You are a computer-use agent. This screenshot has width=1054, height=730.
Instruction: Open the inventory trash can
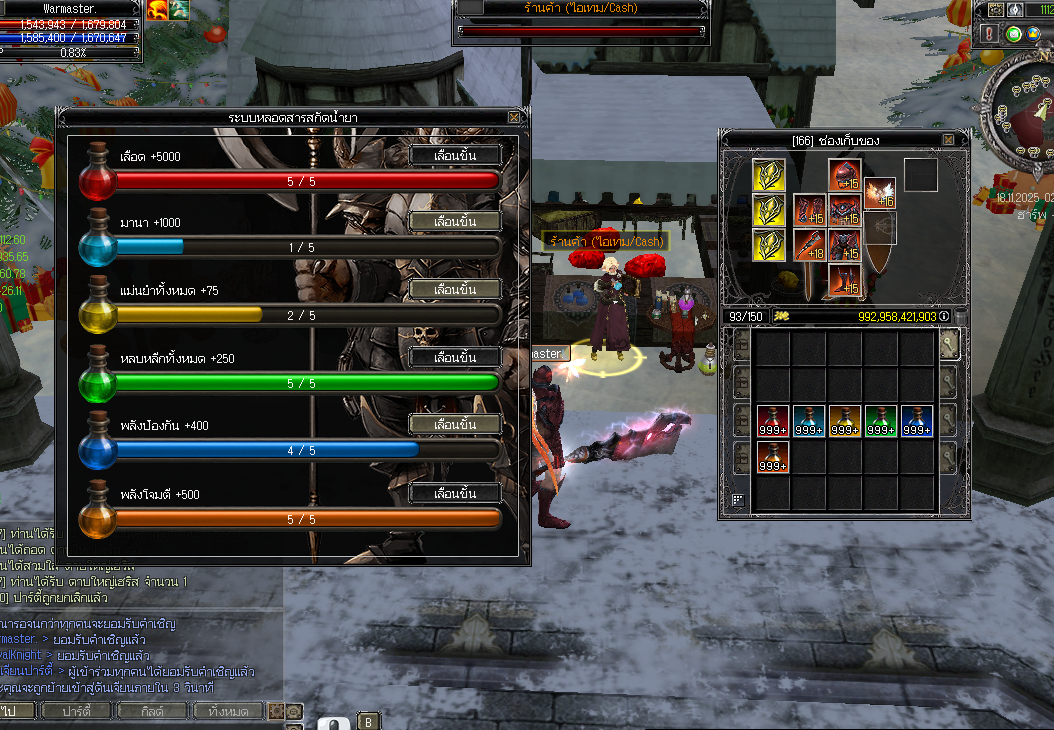(x=960, y=317)
